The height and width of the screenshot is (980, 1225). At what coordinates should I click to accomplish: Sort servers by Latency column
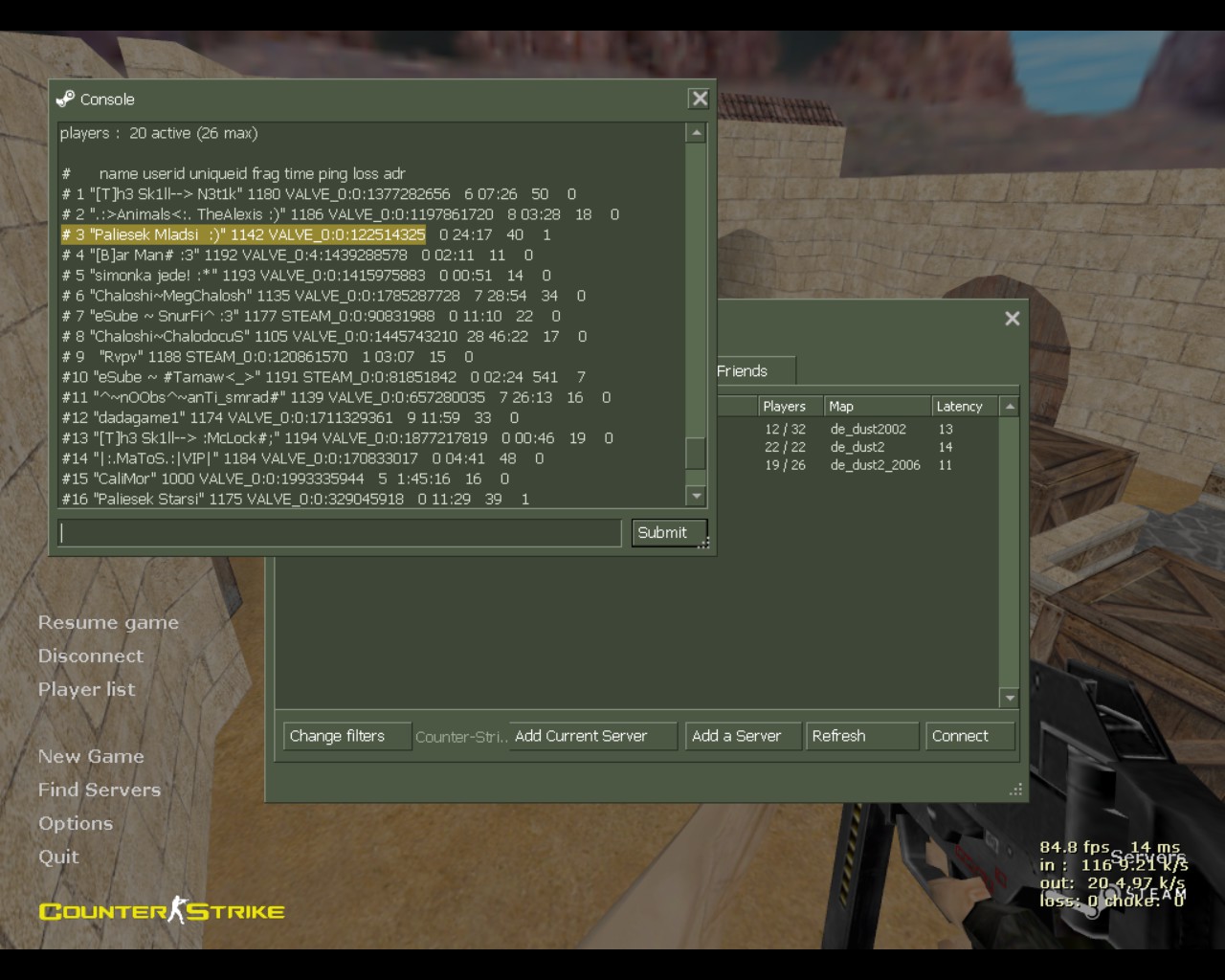963,407
